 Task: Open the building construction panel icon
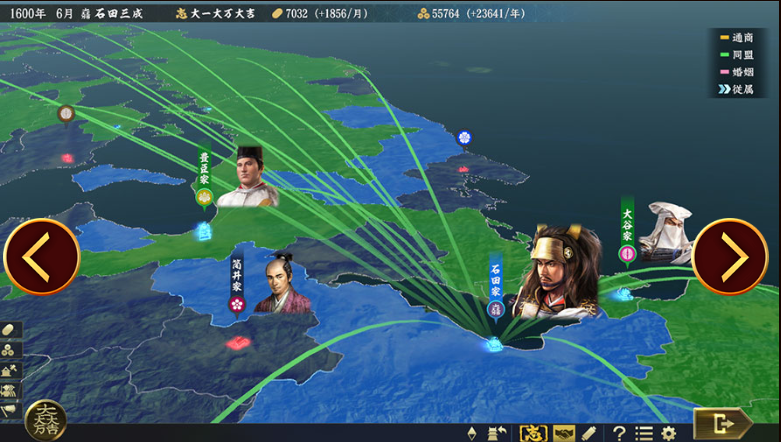10,370
